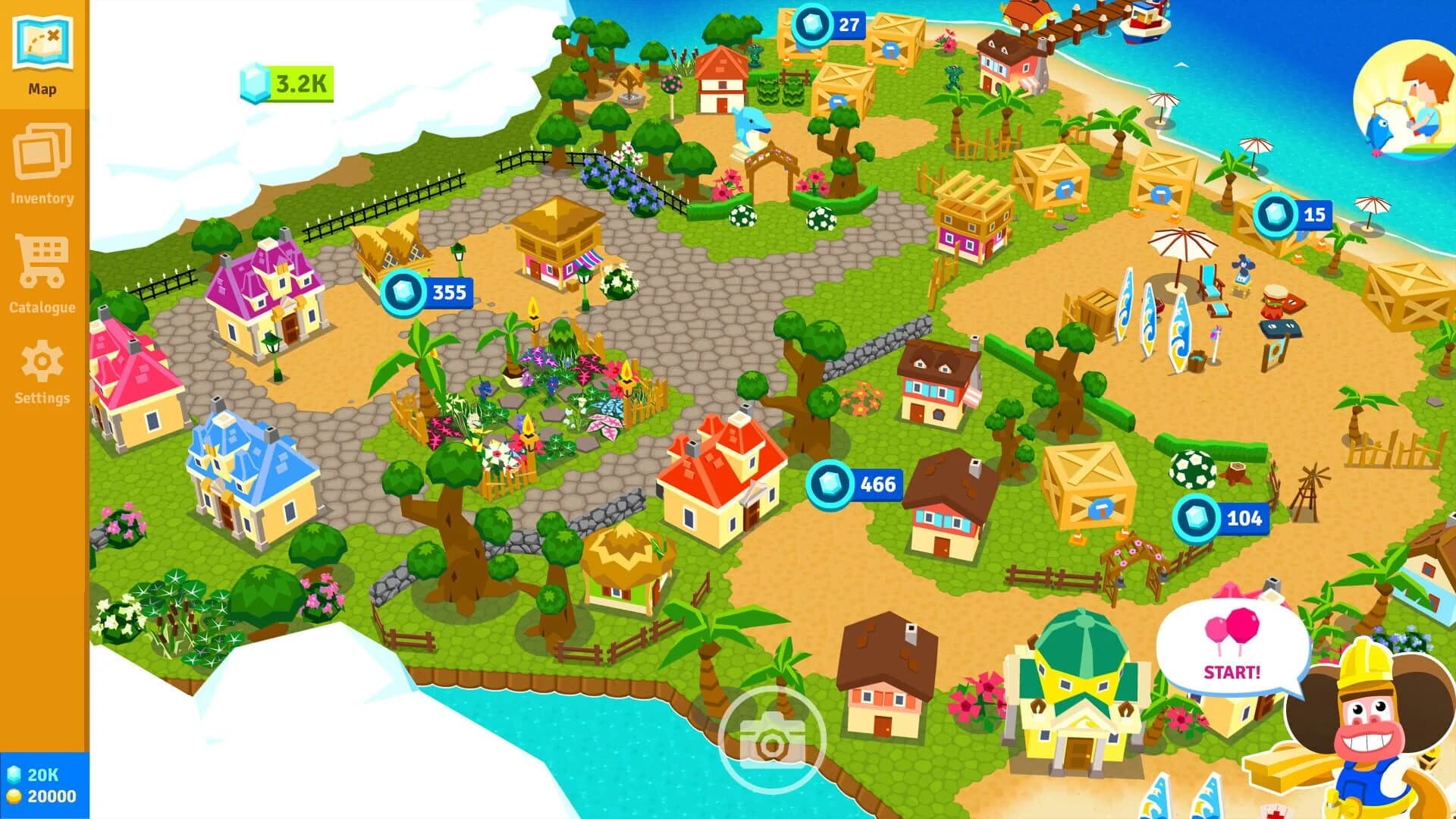Open the 3.2K gem counter display

tap(284, 85)
